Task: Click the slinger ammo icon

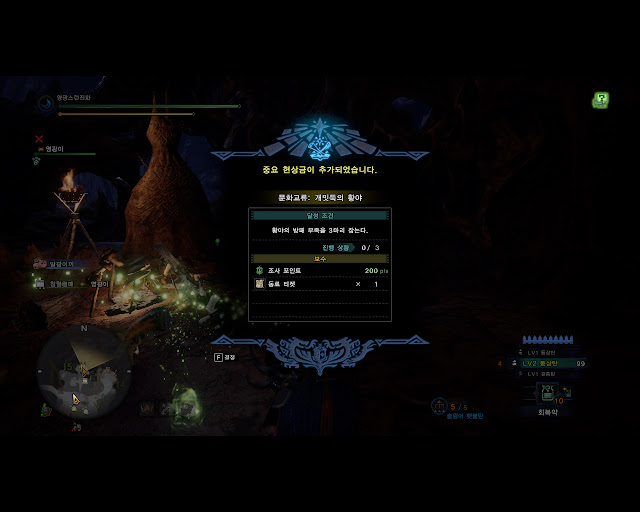Action: [x=439, y=406]
